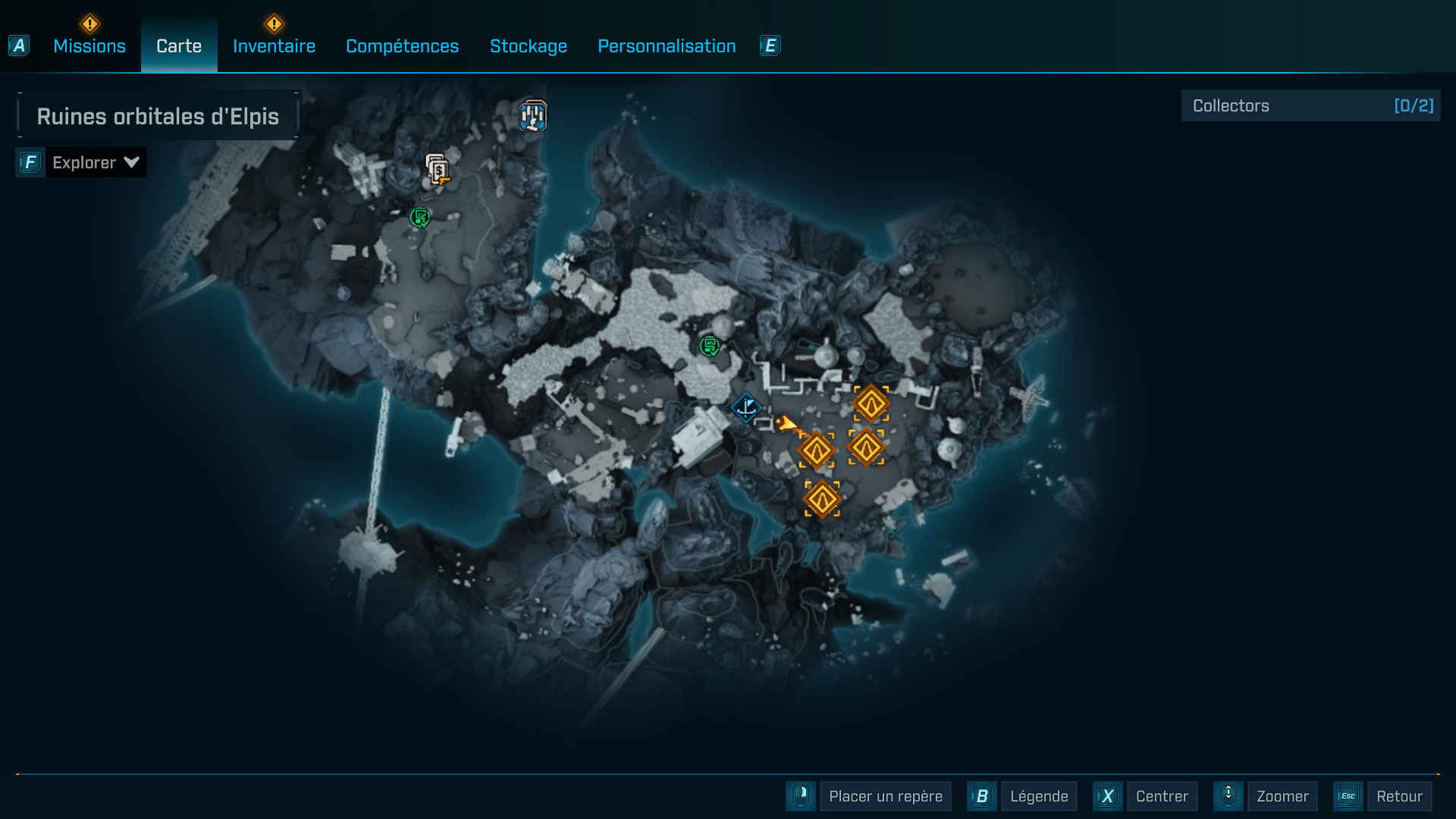This screenshot has height=819, width=1456.
Task: Click the 'E' navigation shortcut icon
Action: tap(770, 45)
